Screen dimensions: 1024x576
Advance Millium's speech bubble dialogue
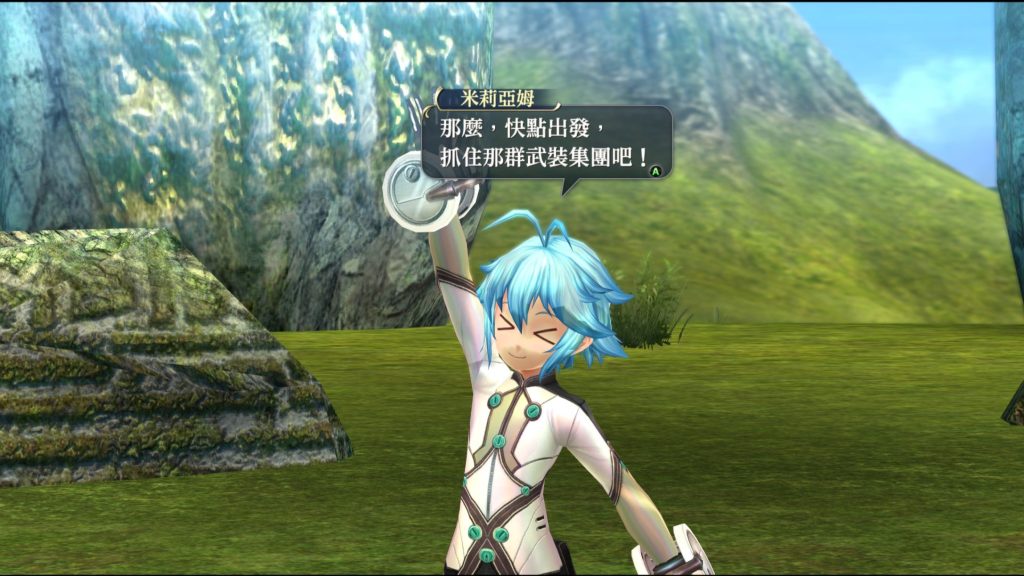click(x=656, y=171)
